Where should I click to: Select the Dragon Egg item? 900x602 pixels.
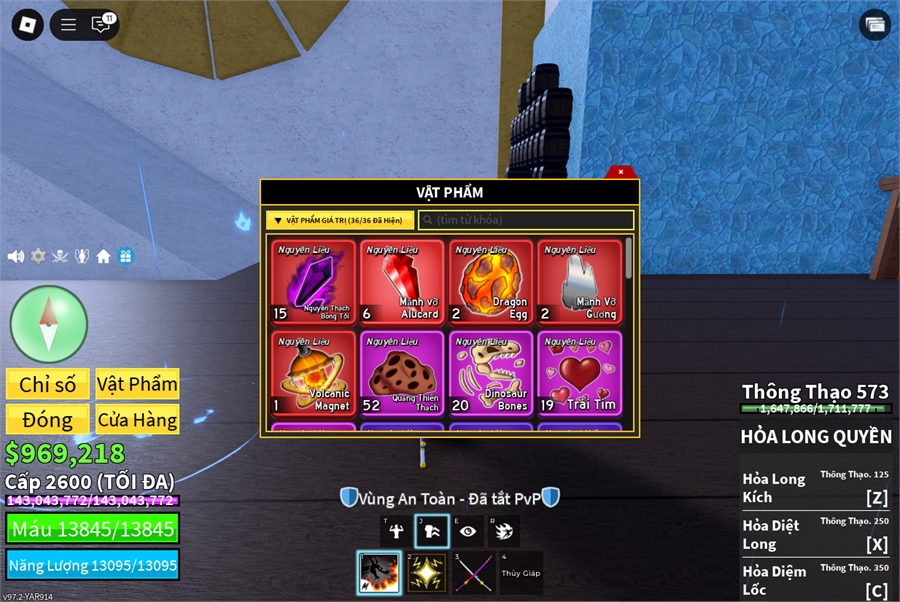(x=490, y=282)
